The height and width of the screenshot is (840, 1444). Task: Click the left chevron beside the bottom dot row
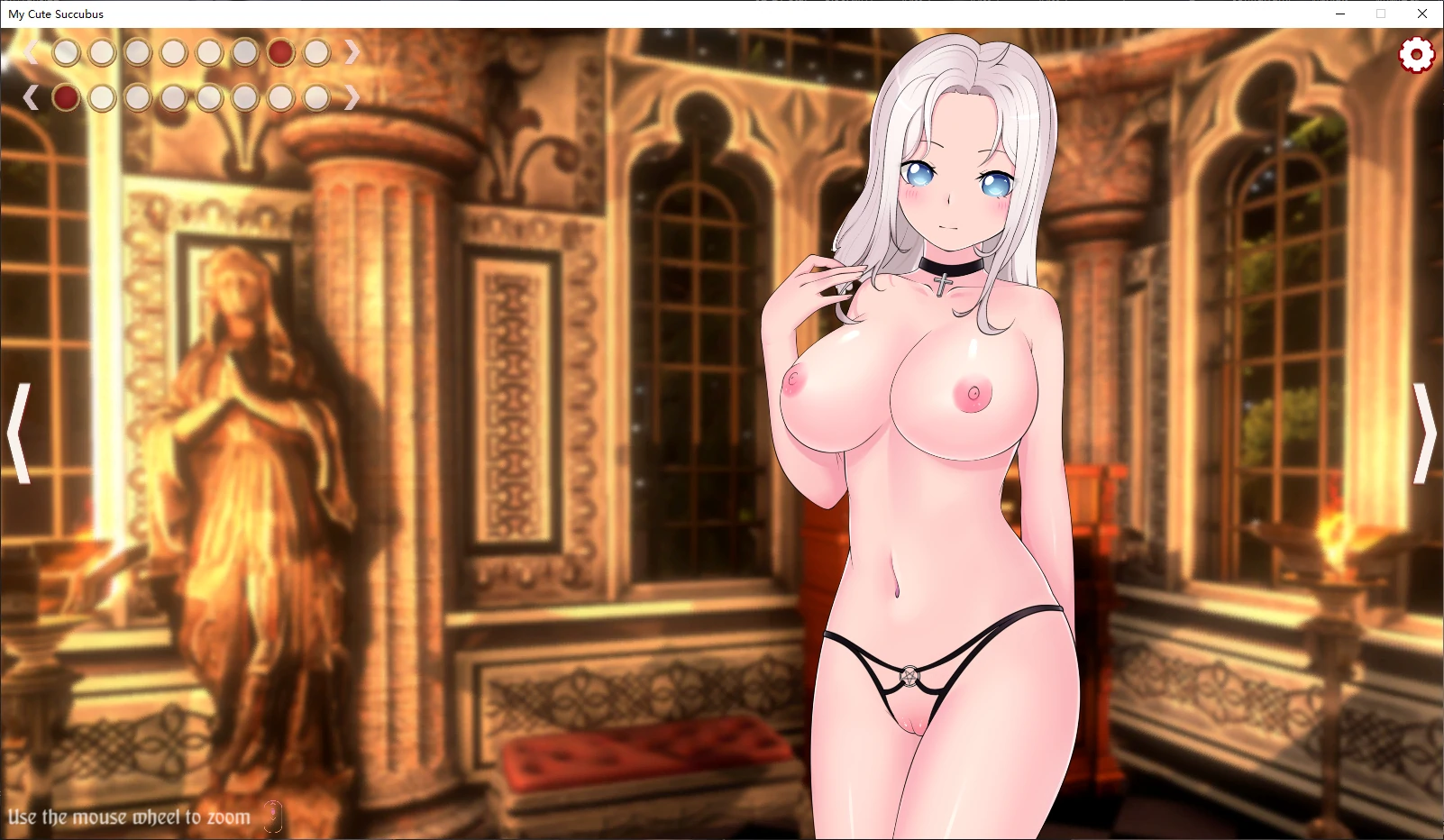[x=32, y=97]
